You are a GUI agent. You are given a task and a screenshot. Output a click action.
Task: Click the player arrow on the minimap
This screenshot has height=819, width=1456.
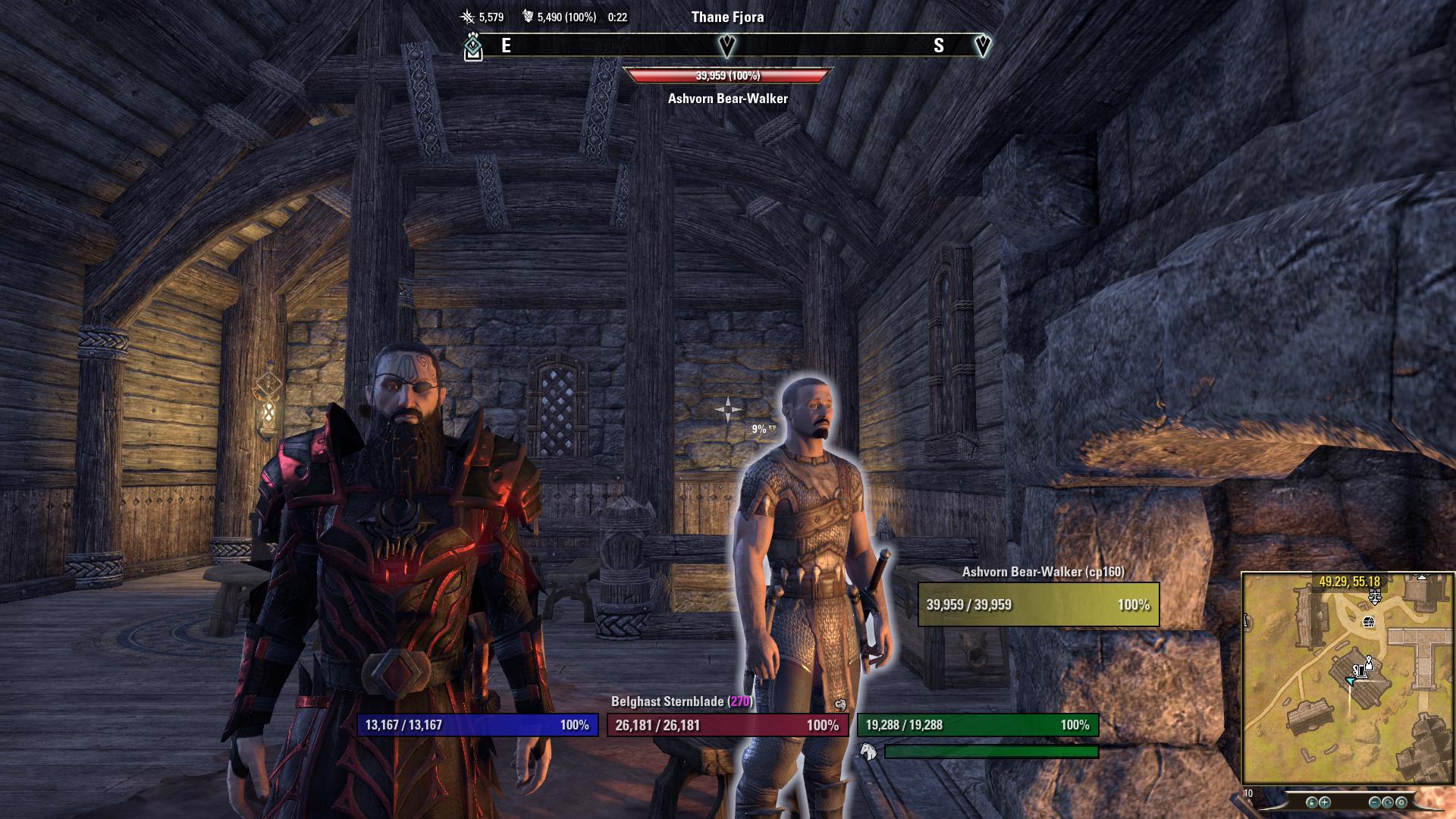(x=1350, y=681)
